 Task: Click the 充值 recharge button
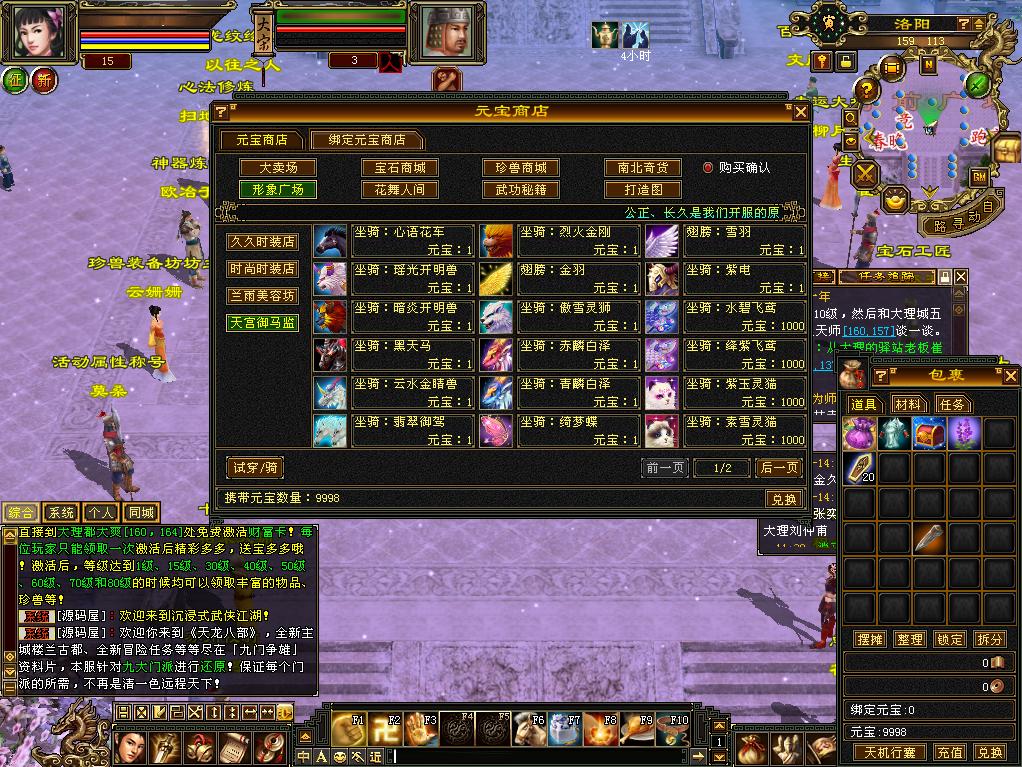click(949, 752)
